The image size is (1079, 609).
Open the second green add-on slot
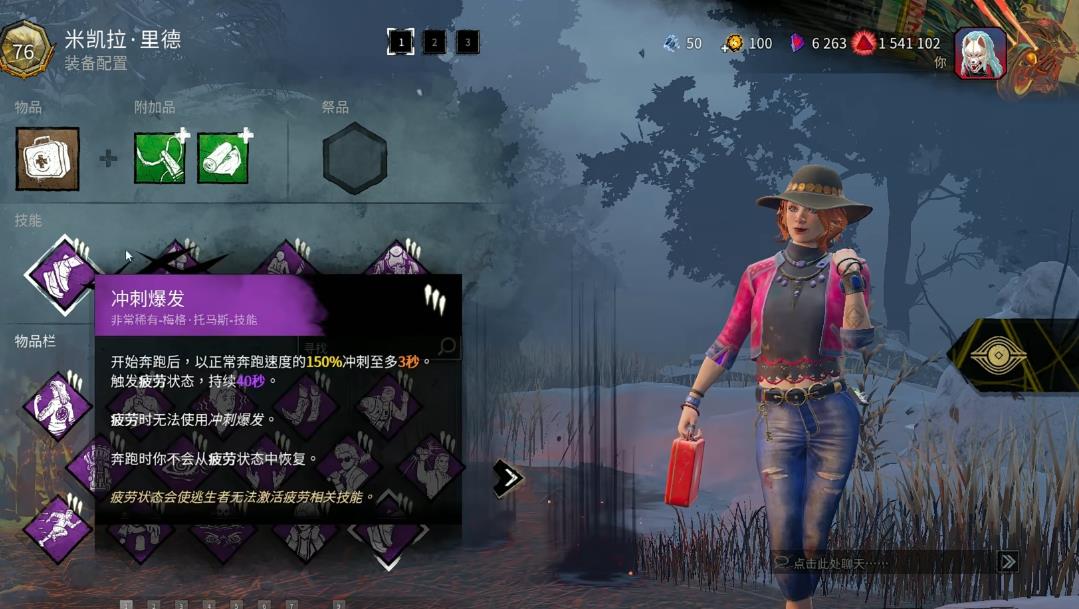pos(222,159)
